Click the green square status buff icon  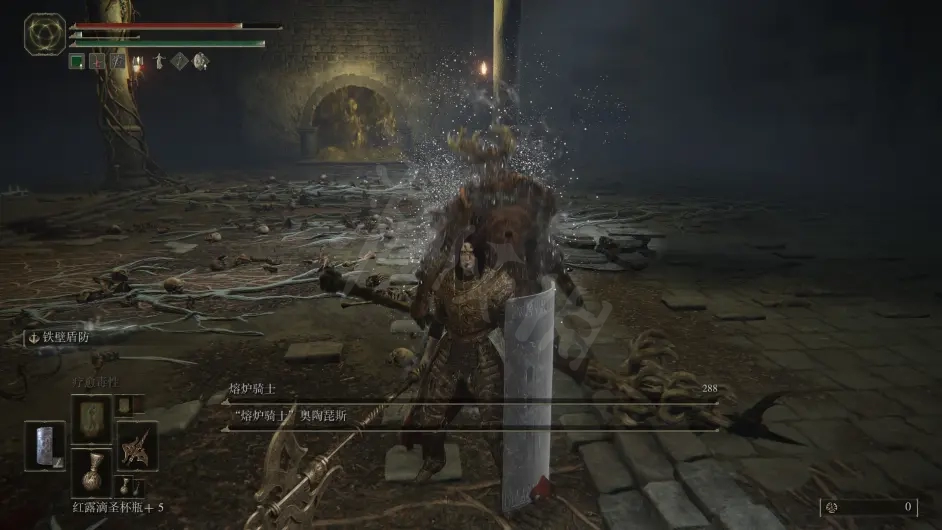76,61
